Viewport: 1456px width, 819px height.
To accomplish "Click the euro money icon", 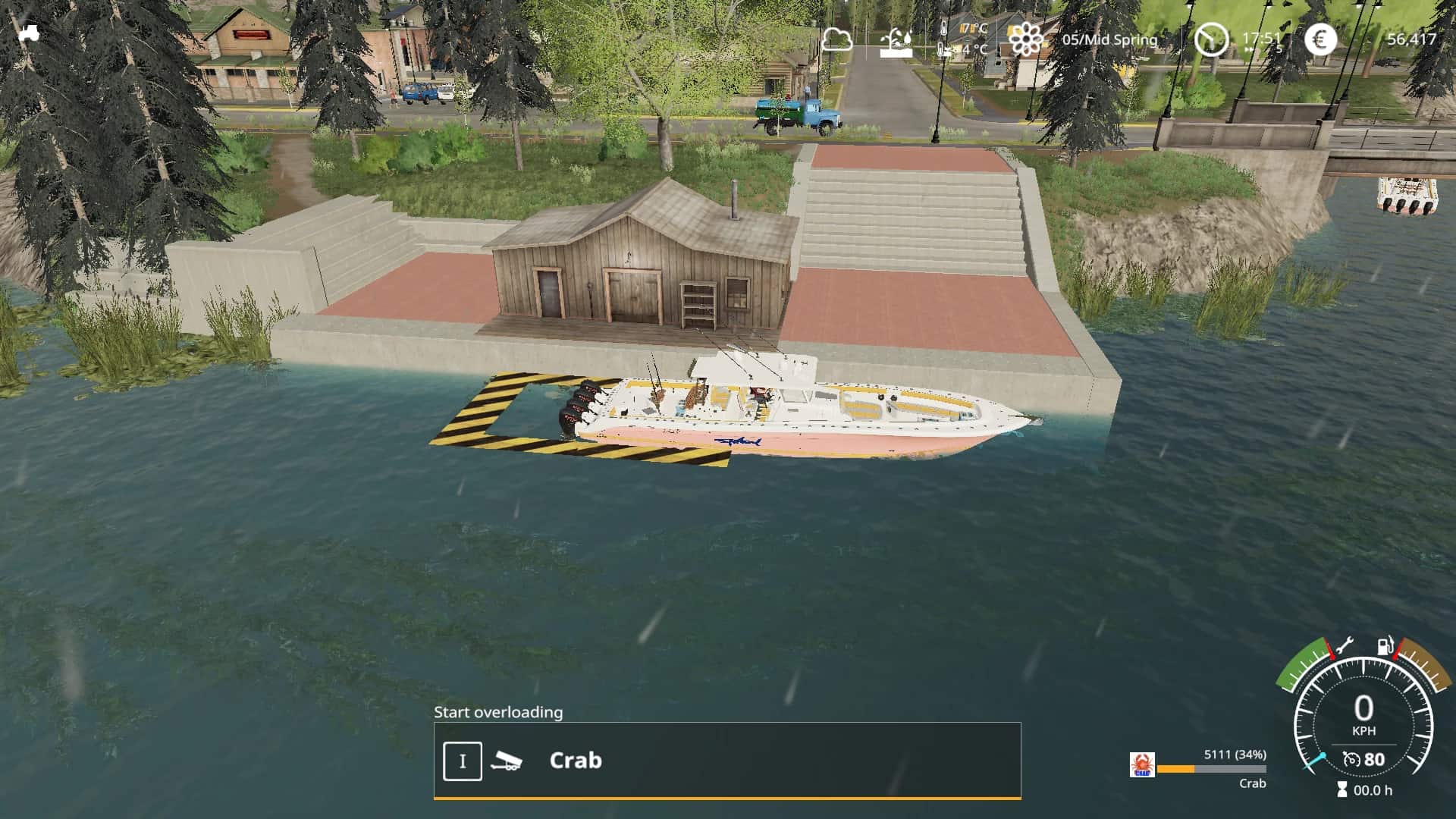I will [x=1320, y=39].
